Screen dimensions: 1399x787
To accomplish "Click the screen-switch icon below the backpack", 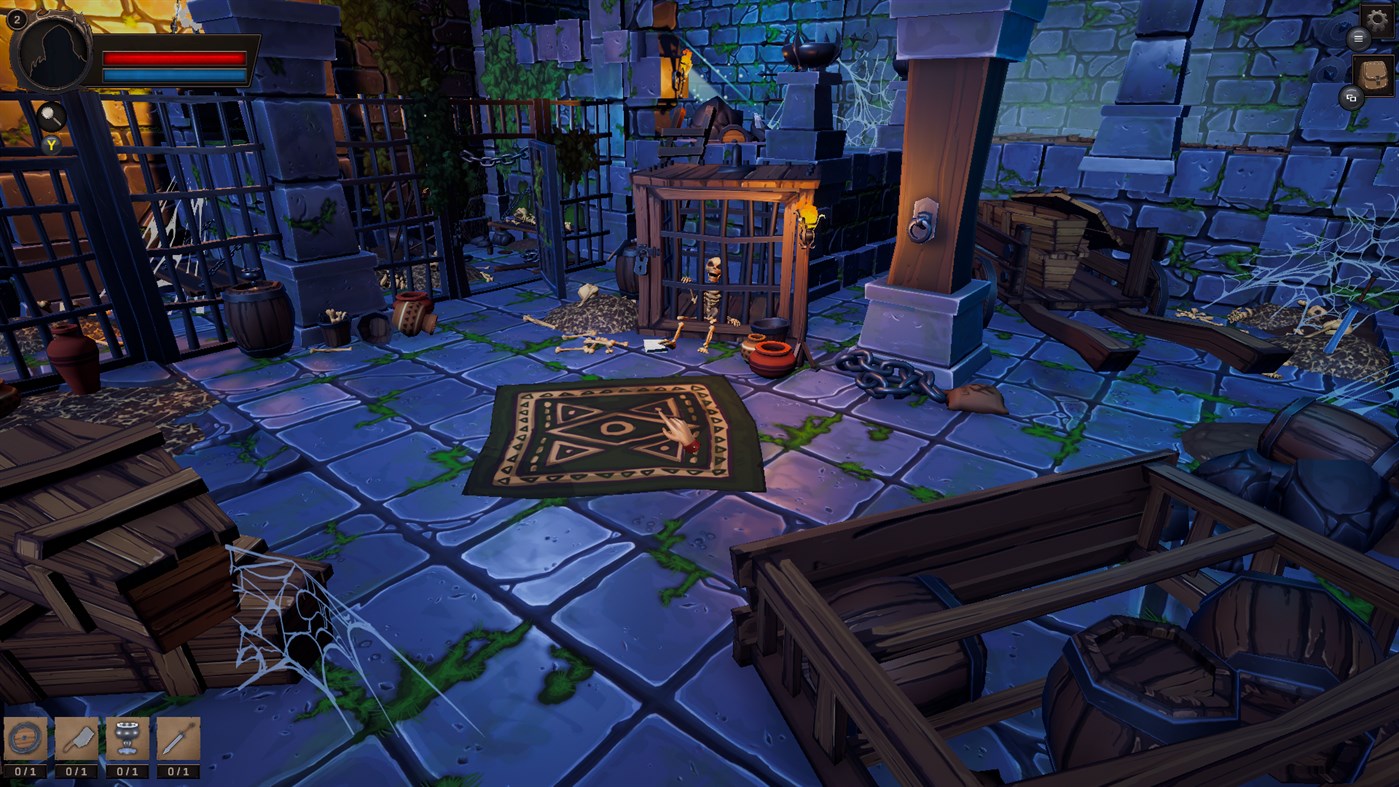I will (1352, 99).
